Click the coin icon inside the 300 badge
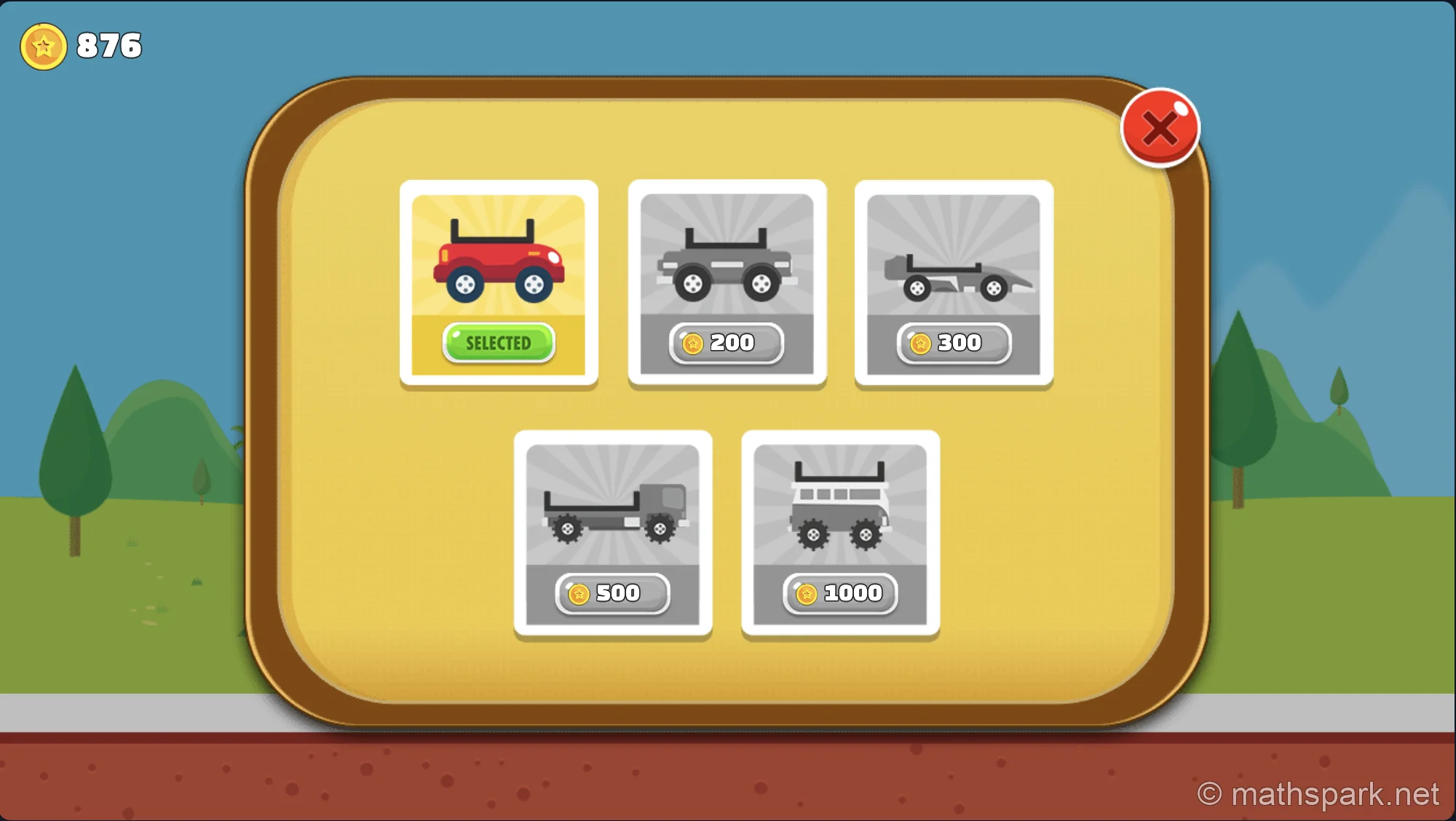 (919, 342)
